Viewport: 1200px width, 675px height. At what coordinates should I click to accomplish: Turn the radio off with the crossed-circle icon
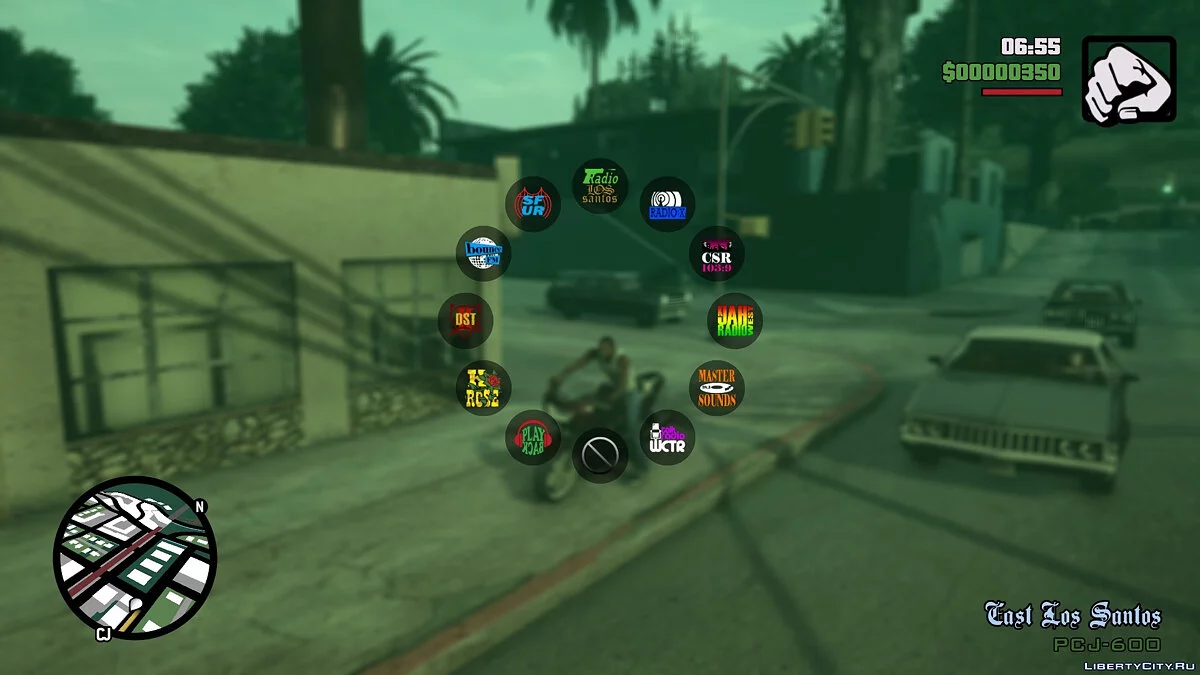600,456
